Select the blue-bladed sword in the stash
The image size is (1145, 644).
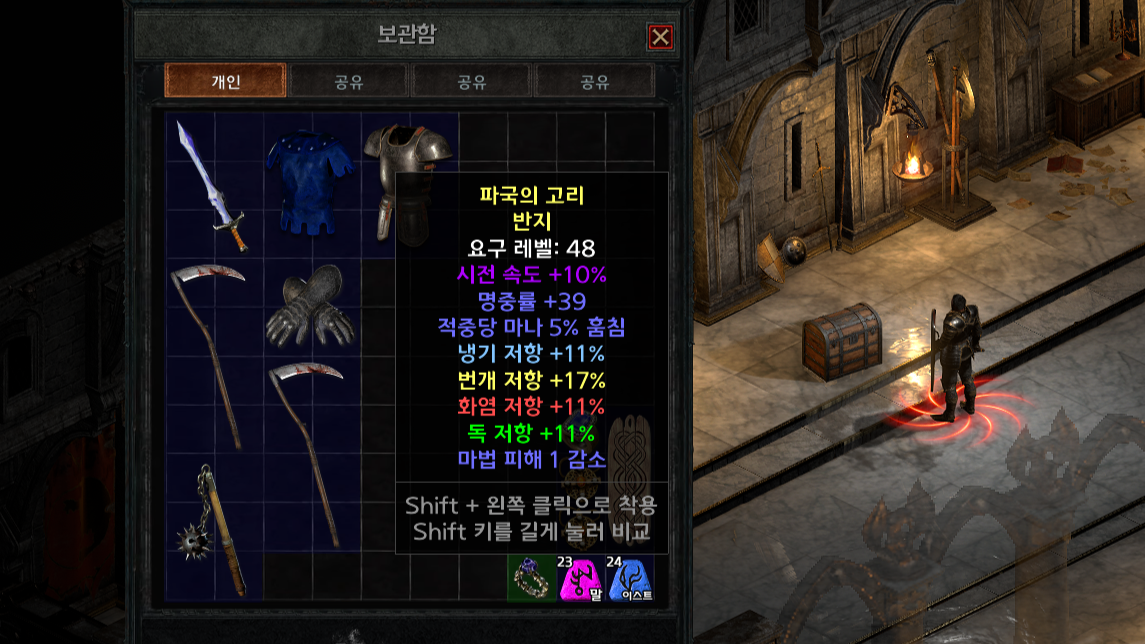click(x=213, y=185)
